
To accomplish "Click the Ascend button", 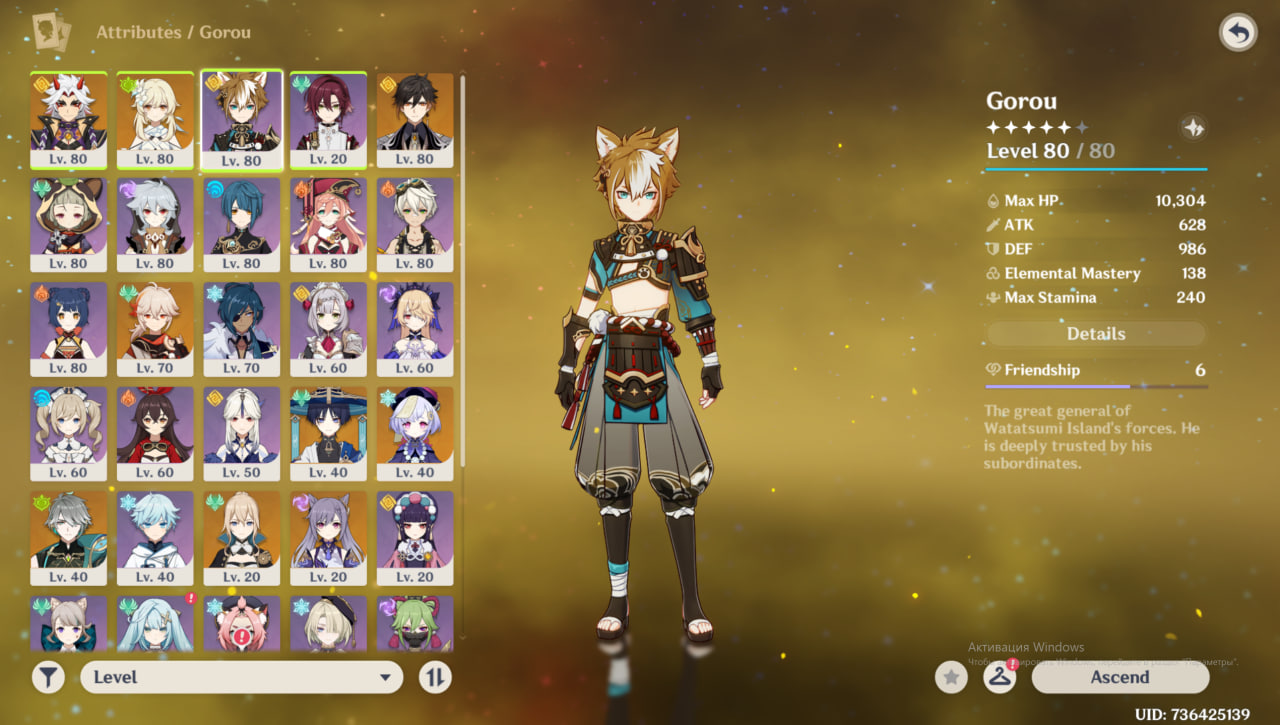I will click(1120, 677).
